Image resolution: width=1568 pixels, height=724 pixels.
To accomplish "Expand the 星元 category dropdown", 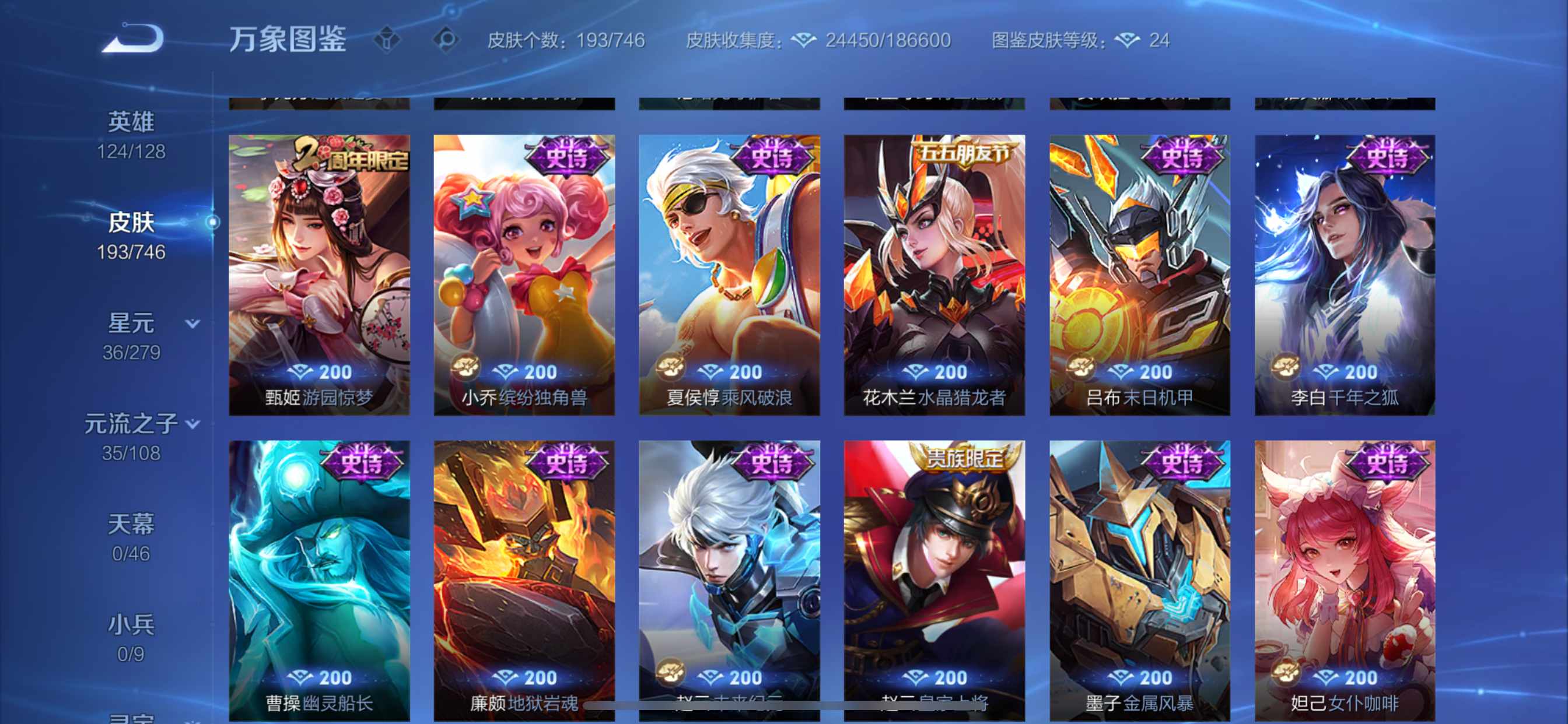I will pyautogui.click(x=192, y=325).
